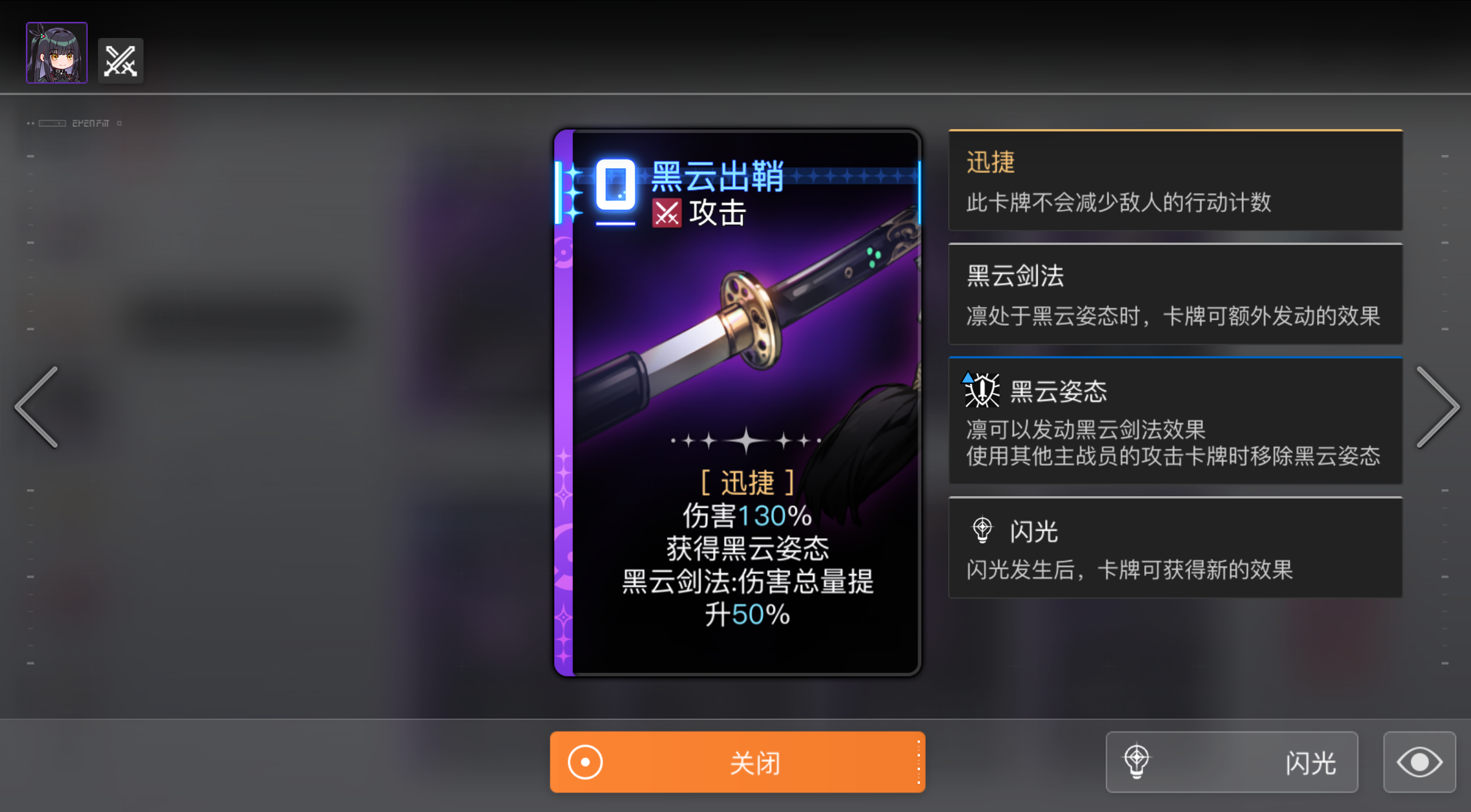Click the crossed swords icon in the header
Viewport: 1471px width, 812px height.
click(x=120, y=59)
